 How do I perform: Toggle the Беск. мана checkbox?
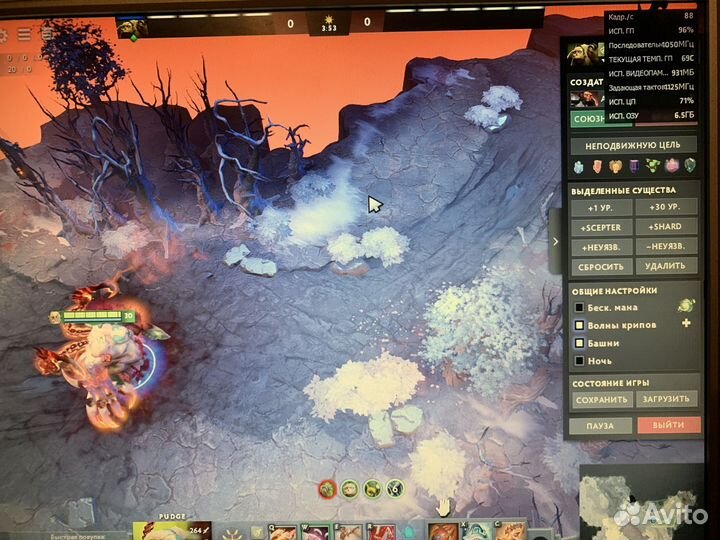[x=579, y=307]
